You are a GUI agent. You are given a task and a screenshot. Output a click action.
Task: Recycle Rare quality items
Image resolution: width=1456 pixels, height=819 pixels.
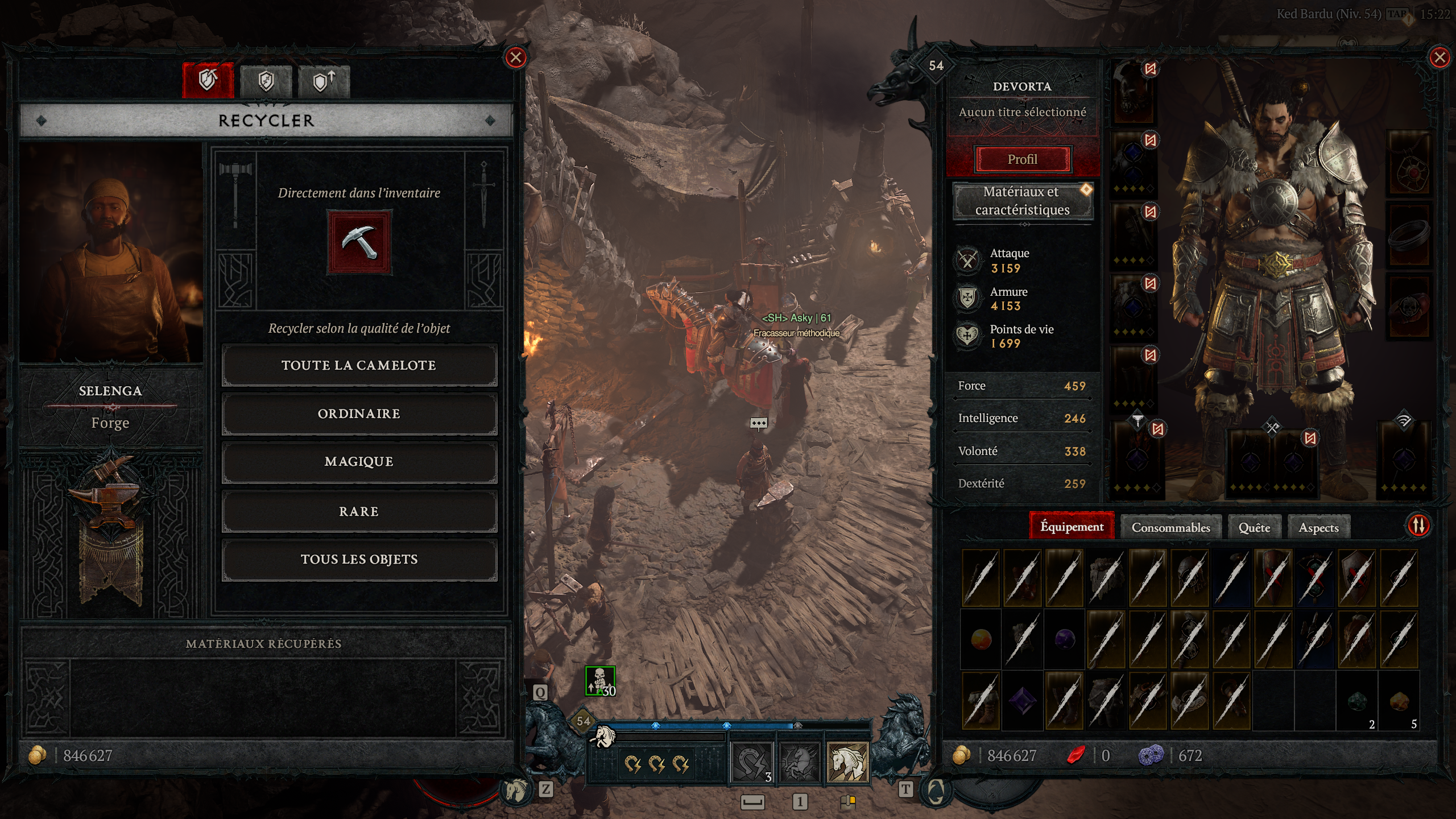point(359,511)
